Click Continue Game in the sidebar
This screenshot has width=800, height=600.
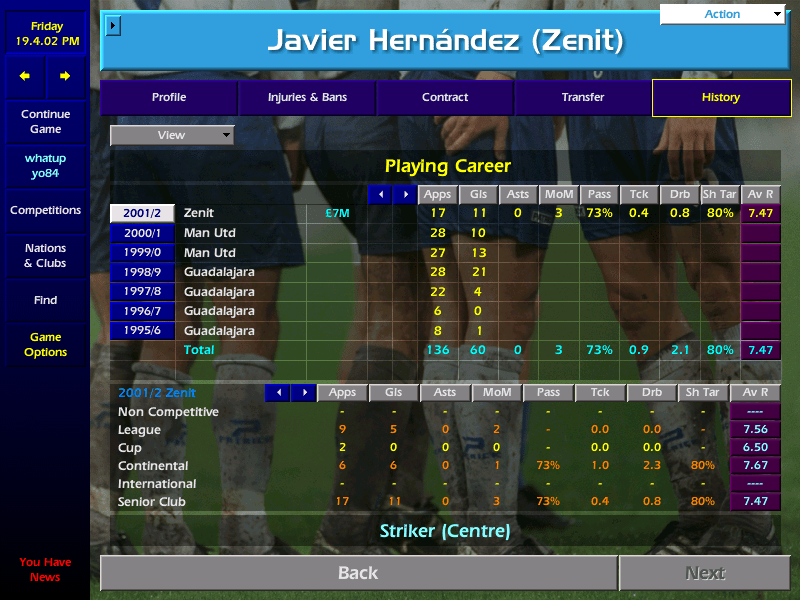(45, 122)
